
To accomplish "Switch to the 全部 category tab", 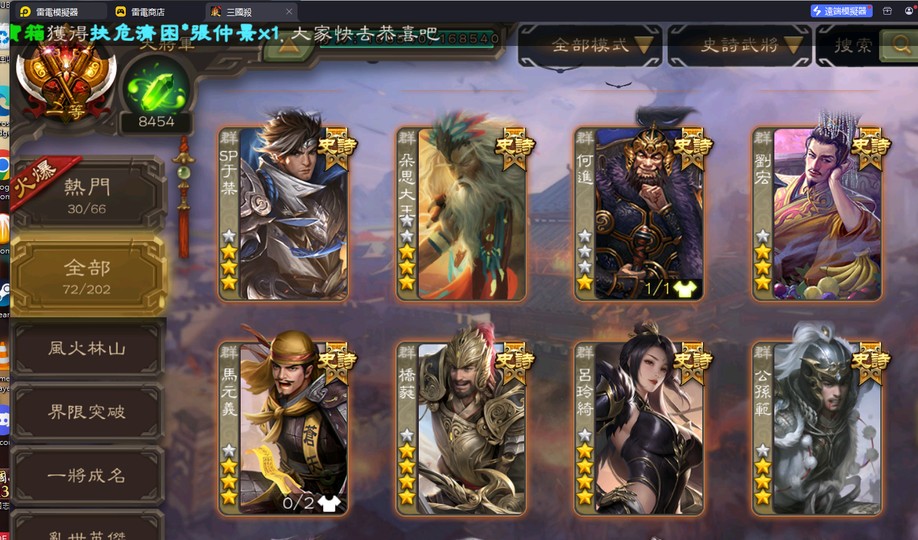I will coord(87,276).
